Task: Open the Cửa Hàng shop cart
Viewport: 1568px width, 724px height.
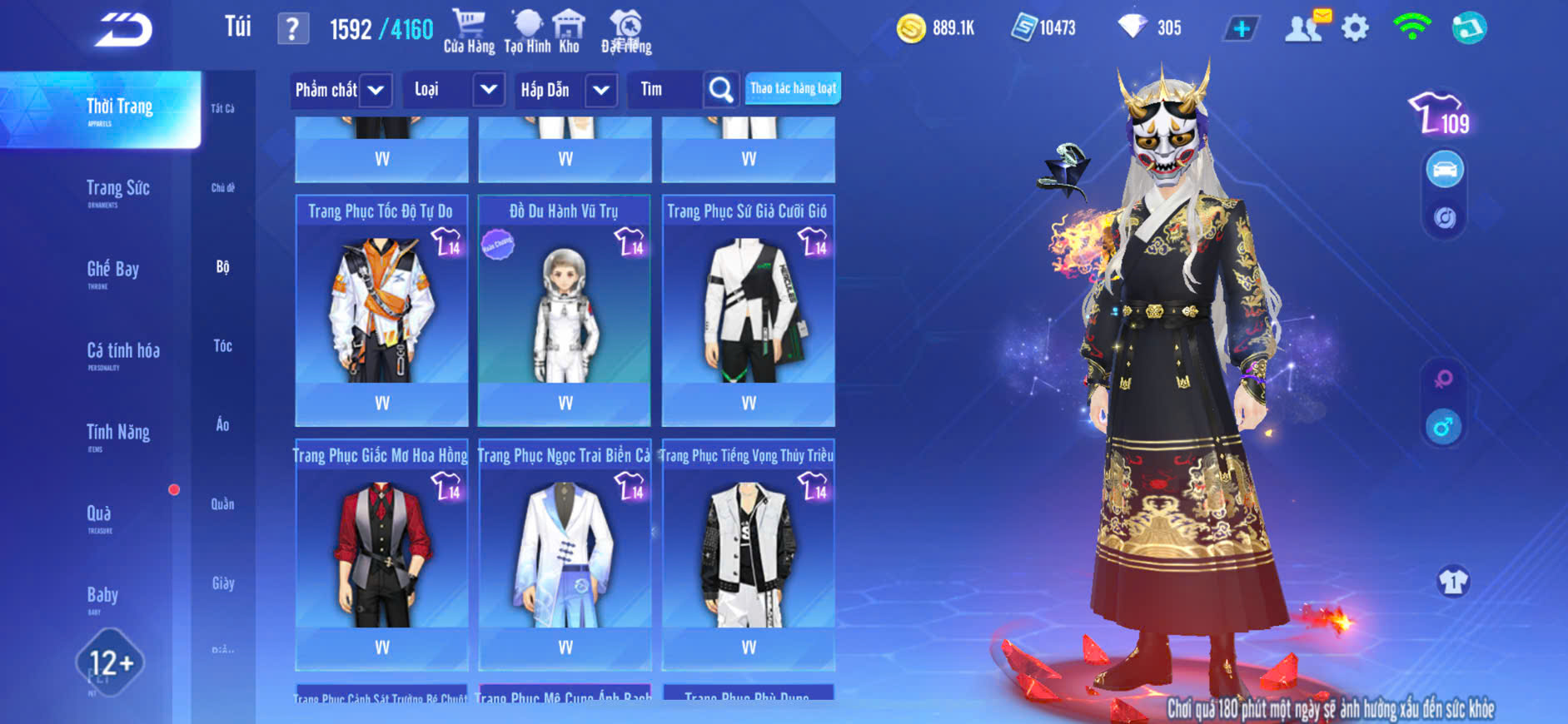Action: point(469,32)
